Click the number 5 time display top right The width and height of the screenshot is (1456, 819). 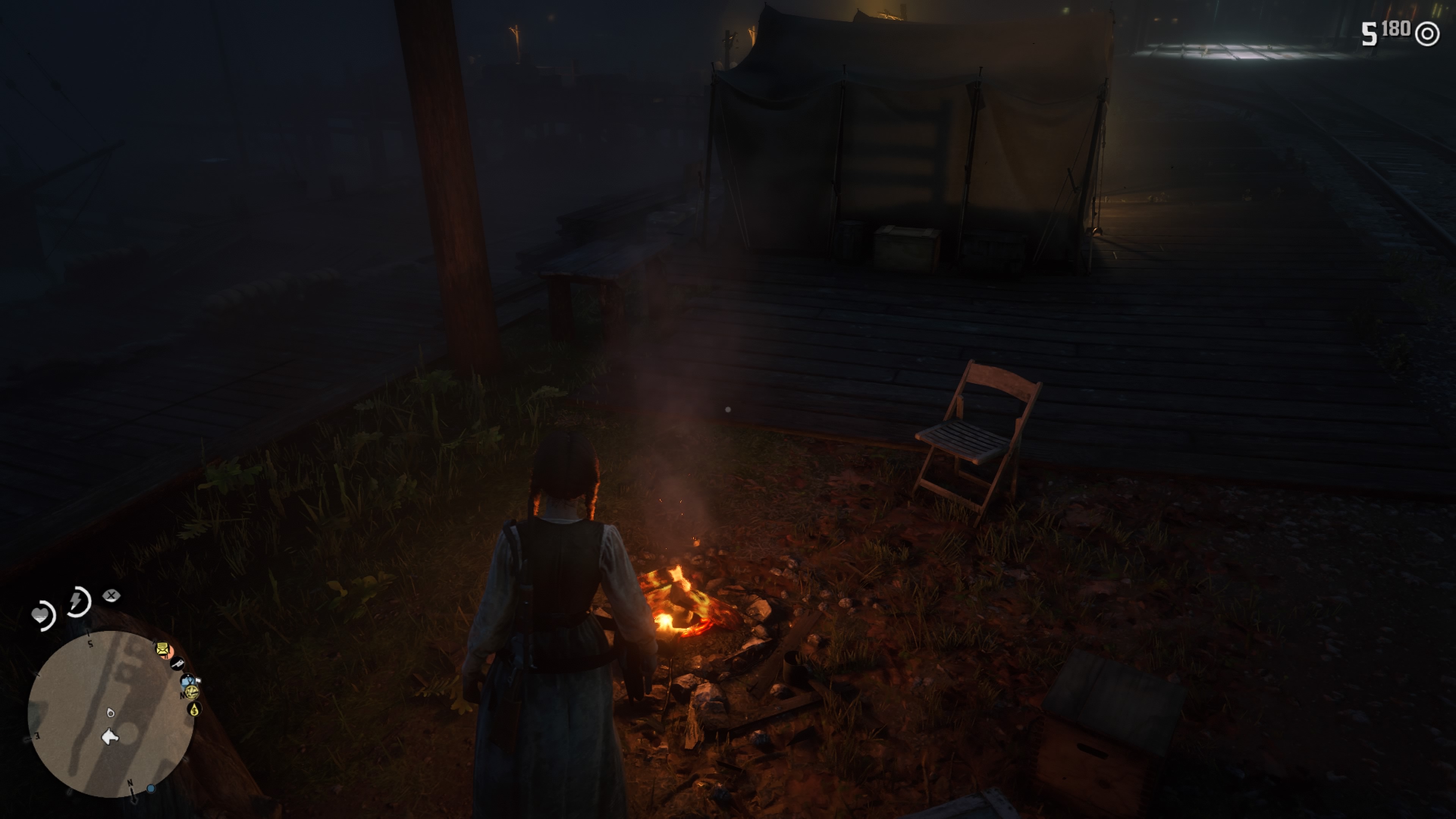1369,32
